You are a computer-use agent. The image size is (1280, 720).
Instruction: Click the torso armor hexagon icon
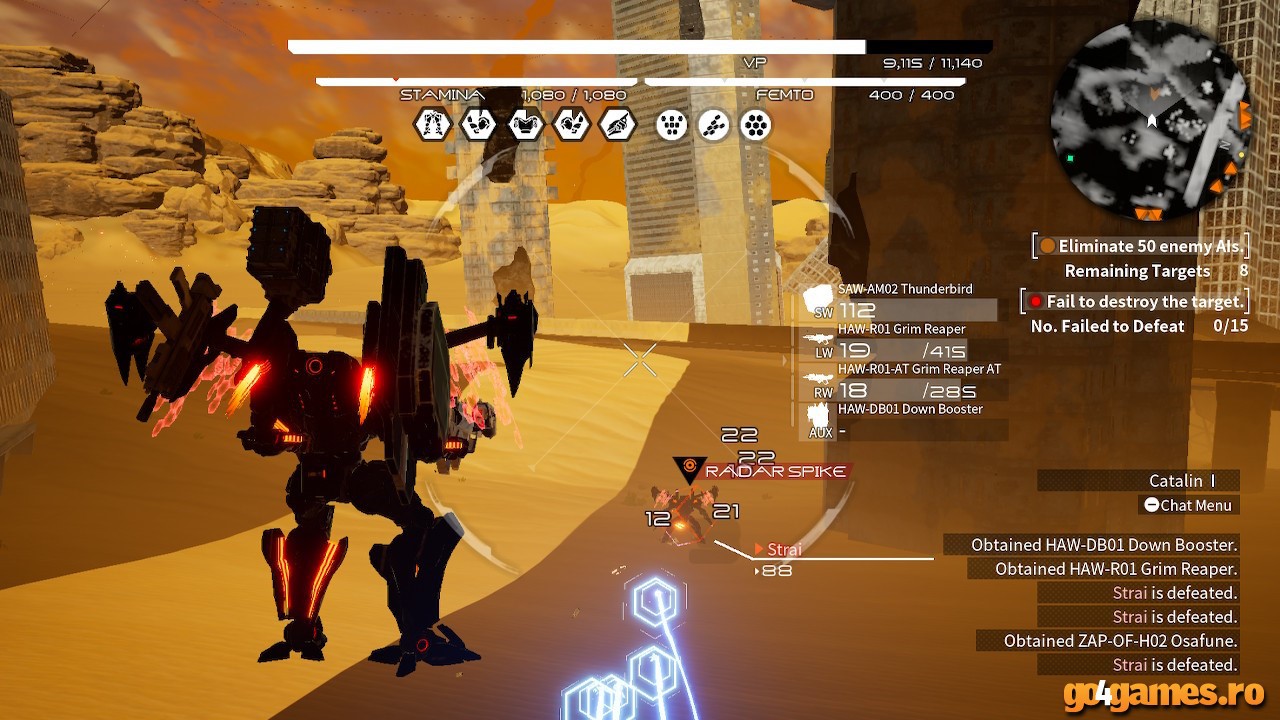pyautogui.click(x=525, y=125)
